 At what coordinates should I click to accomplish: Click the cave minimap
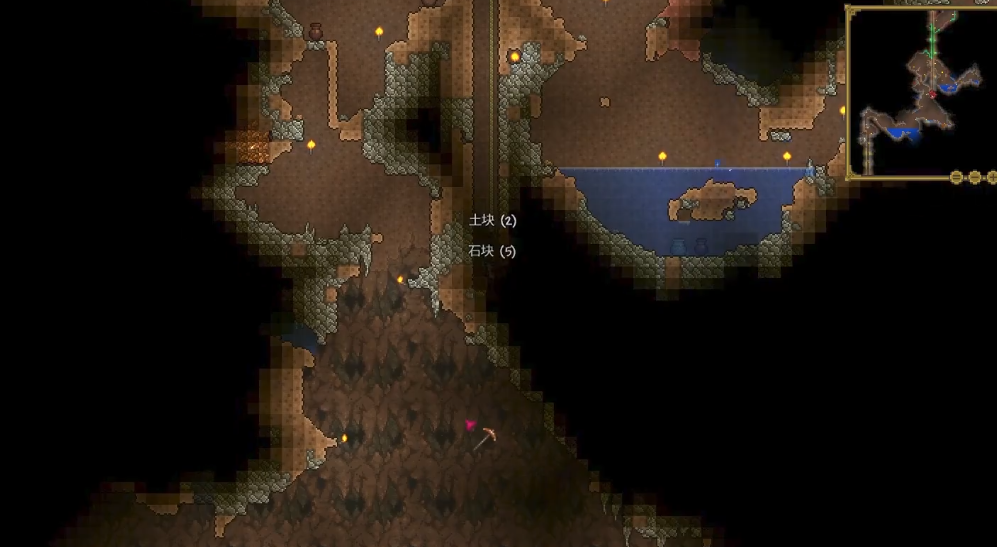921,92
